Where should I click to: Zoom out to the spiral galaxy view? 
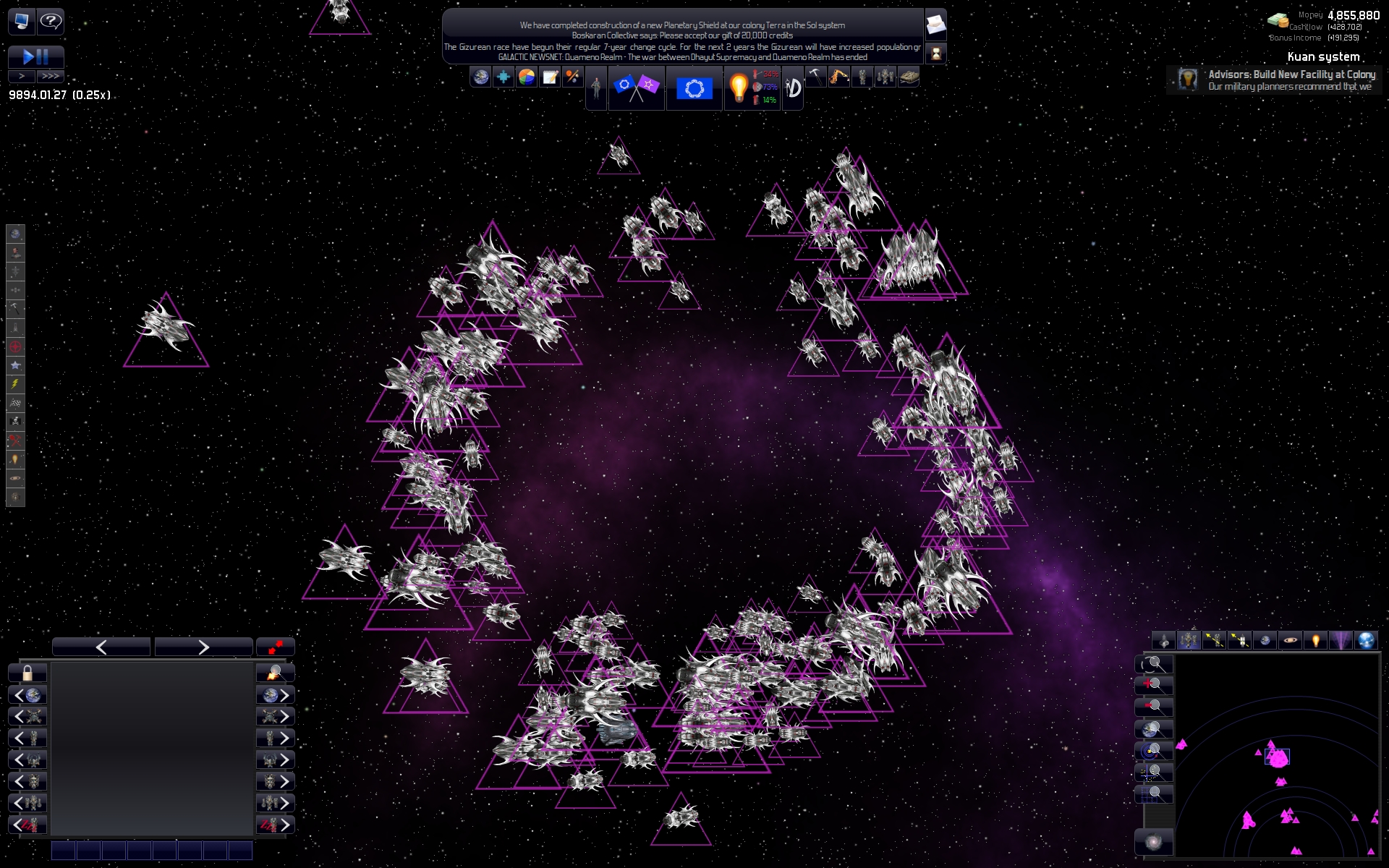(1154, 843)
